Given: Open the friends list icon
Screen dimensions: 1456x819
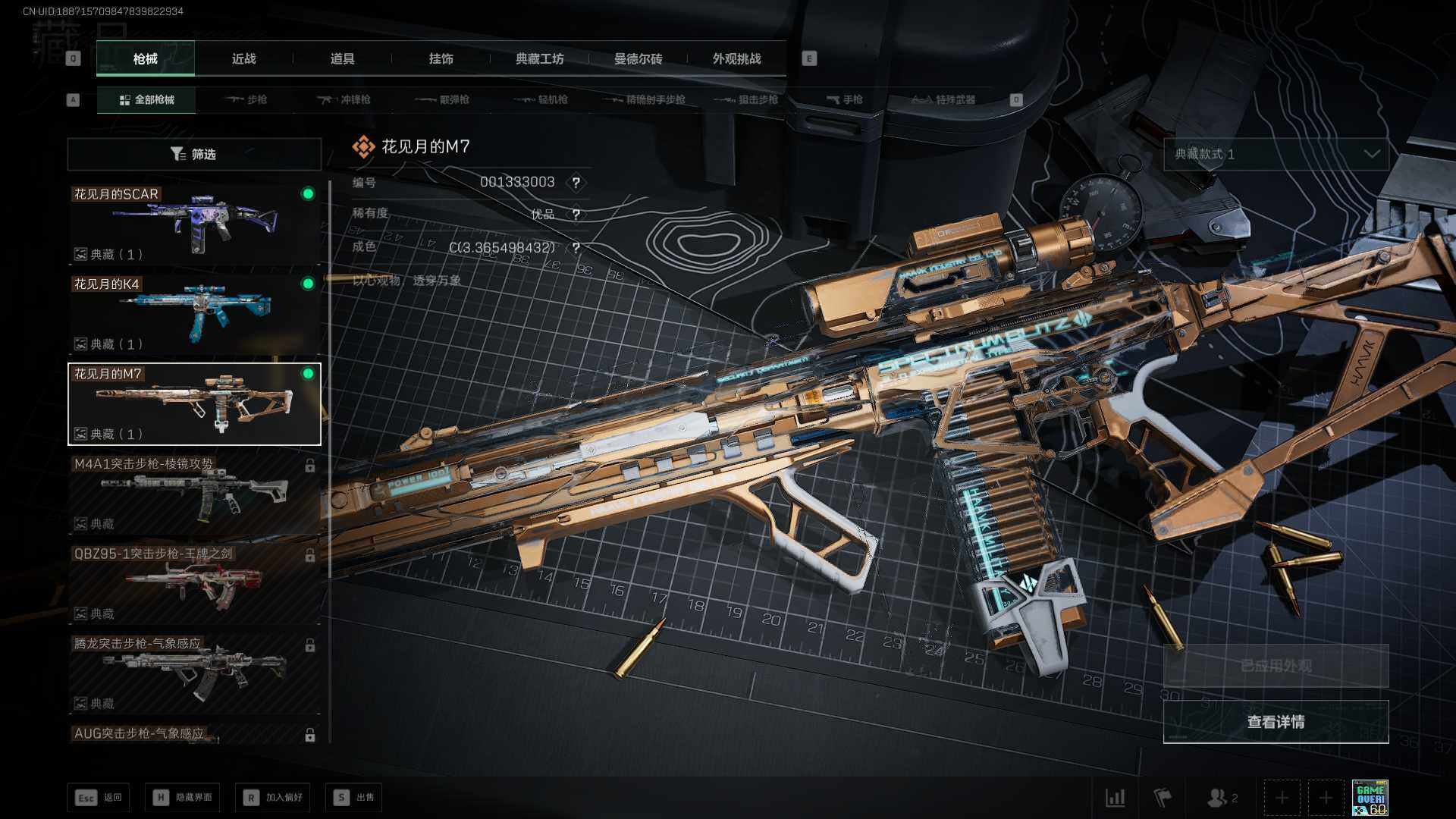Looking at the screenshot, I should click(x=1222, y=798).
